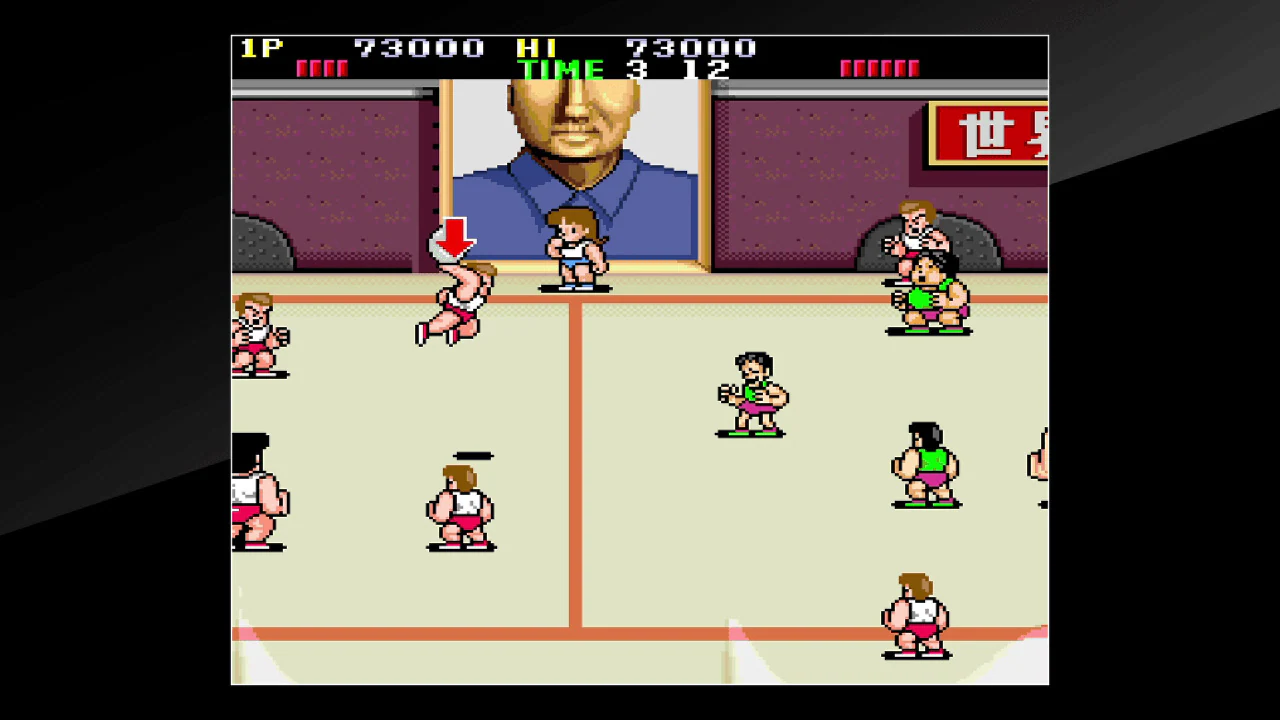The image size is (1280, 720).
Task: Click the green TIME counter text
Action: pyautogui.click(x=560, y=69)
